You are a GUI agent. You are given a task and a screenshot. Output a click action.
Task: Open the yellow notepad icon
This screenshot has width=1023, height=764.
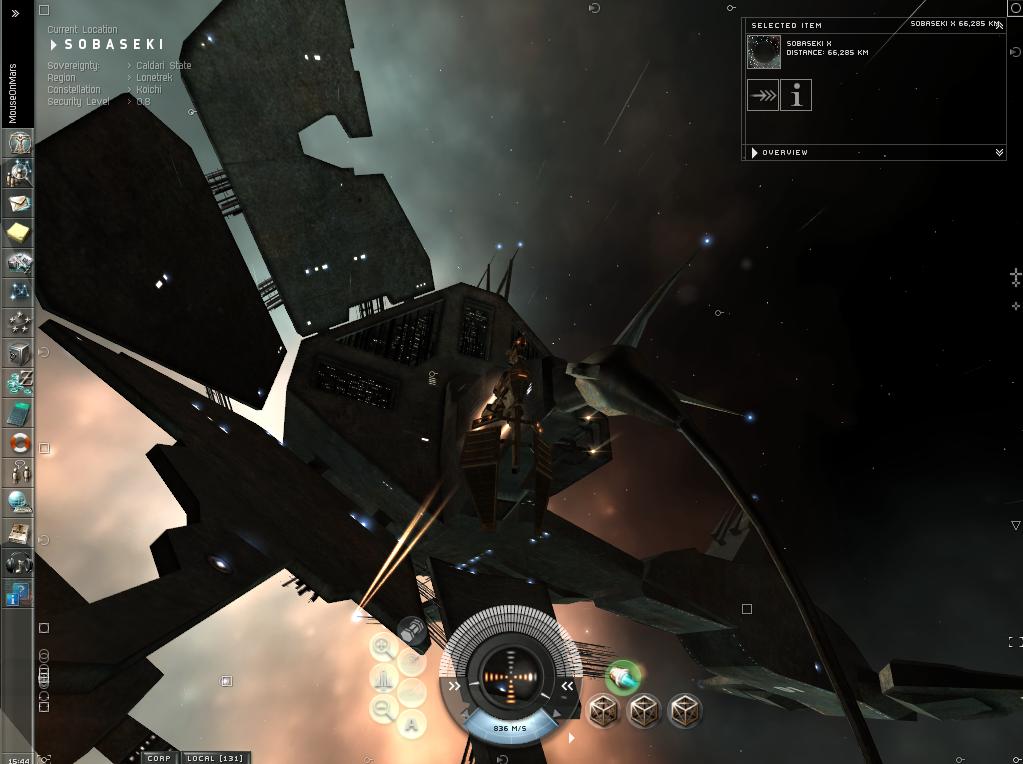18,233
